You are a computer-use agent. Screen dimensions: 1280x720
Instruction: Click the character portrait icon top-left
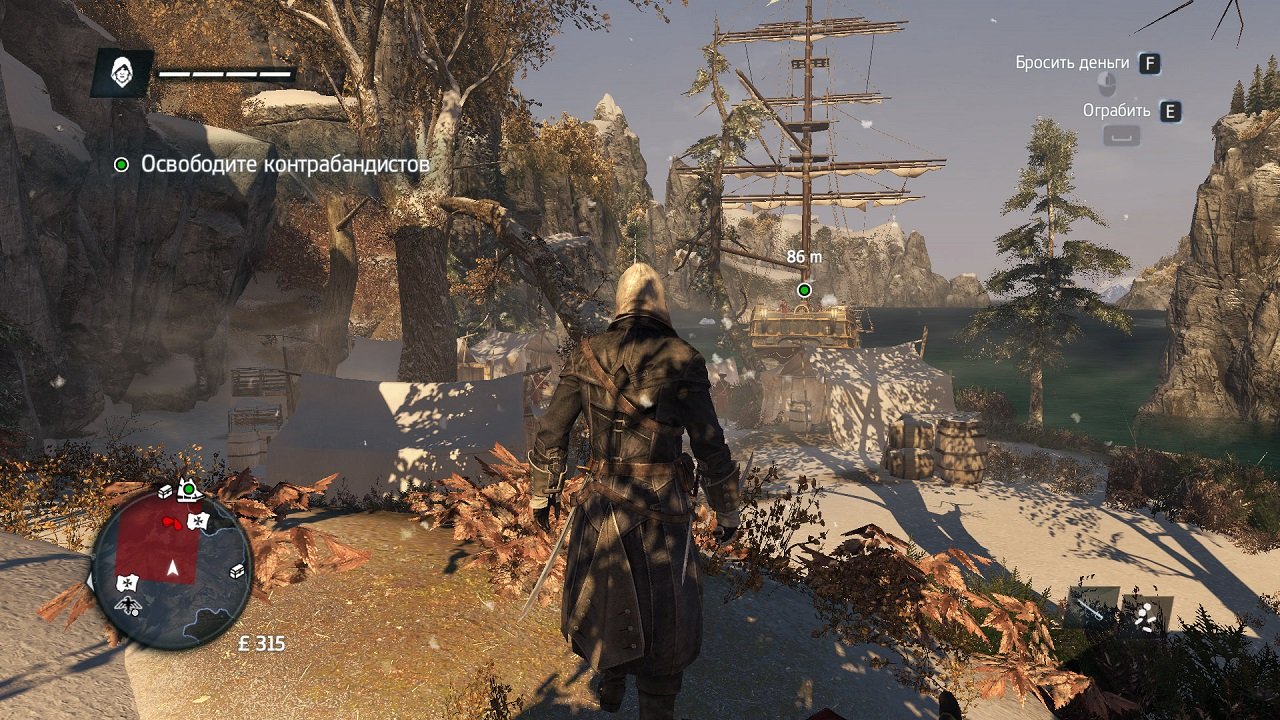(x=120, y=72)
